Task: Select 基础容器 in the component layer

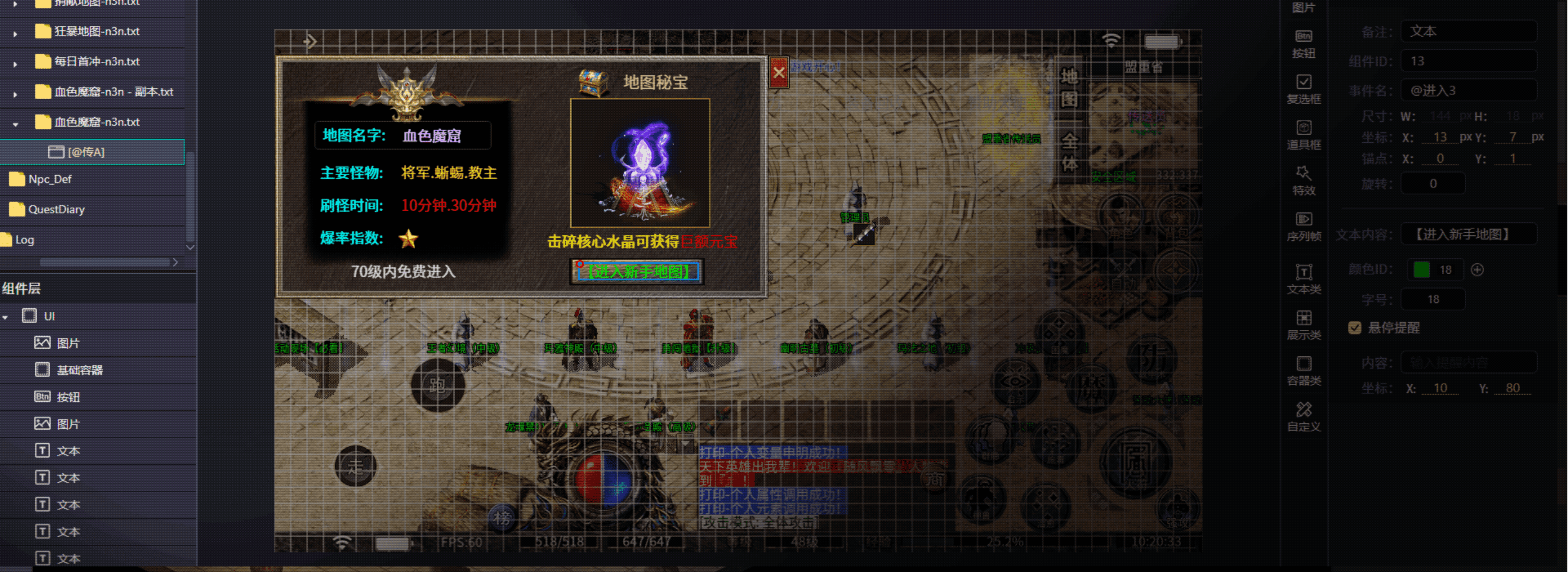Action: pos(79,370)
